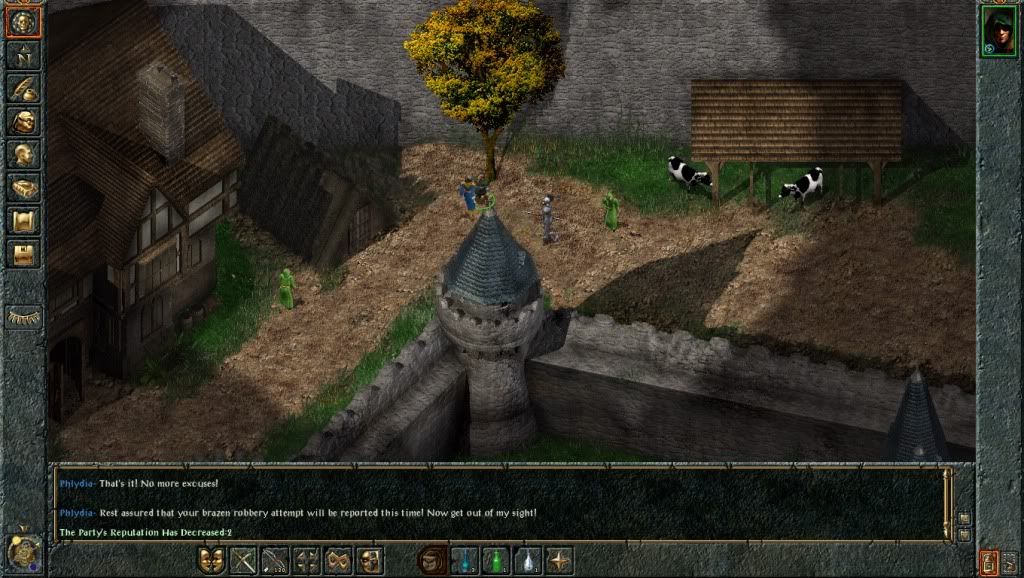Use the green potion quick item
Viewport: 1024px width, 578px height.
pyautogui.click(x=496, y=561)
